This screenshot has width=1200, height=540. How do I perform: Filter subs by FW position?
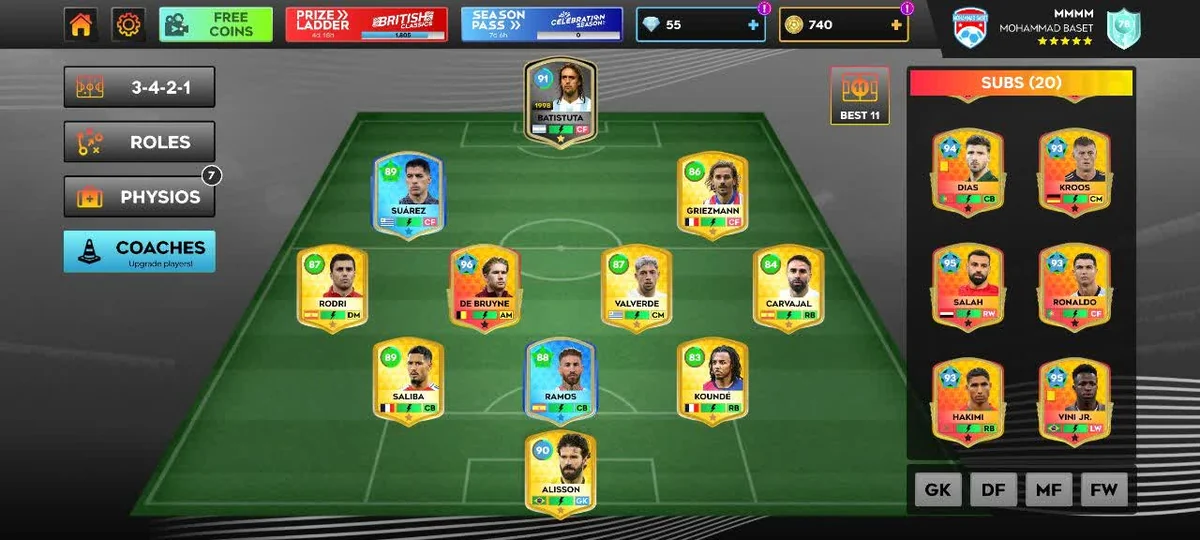tap(1103, 490)
